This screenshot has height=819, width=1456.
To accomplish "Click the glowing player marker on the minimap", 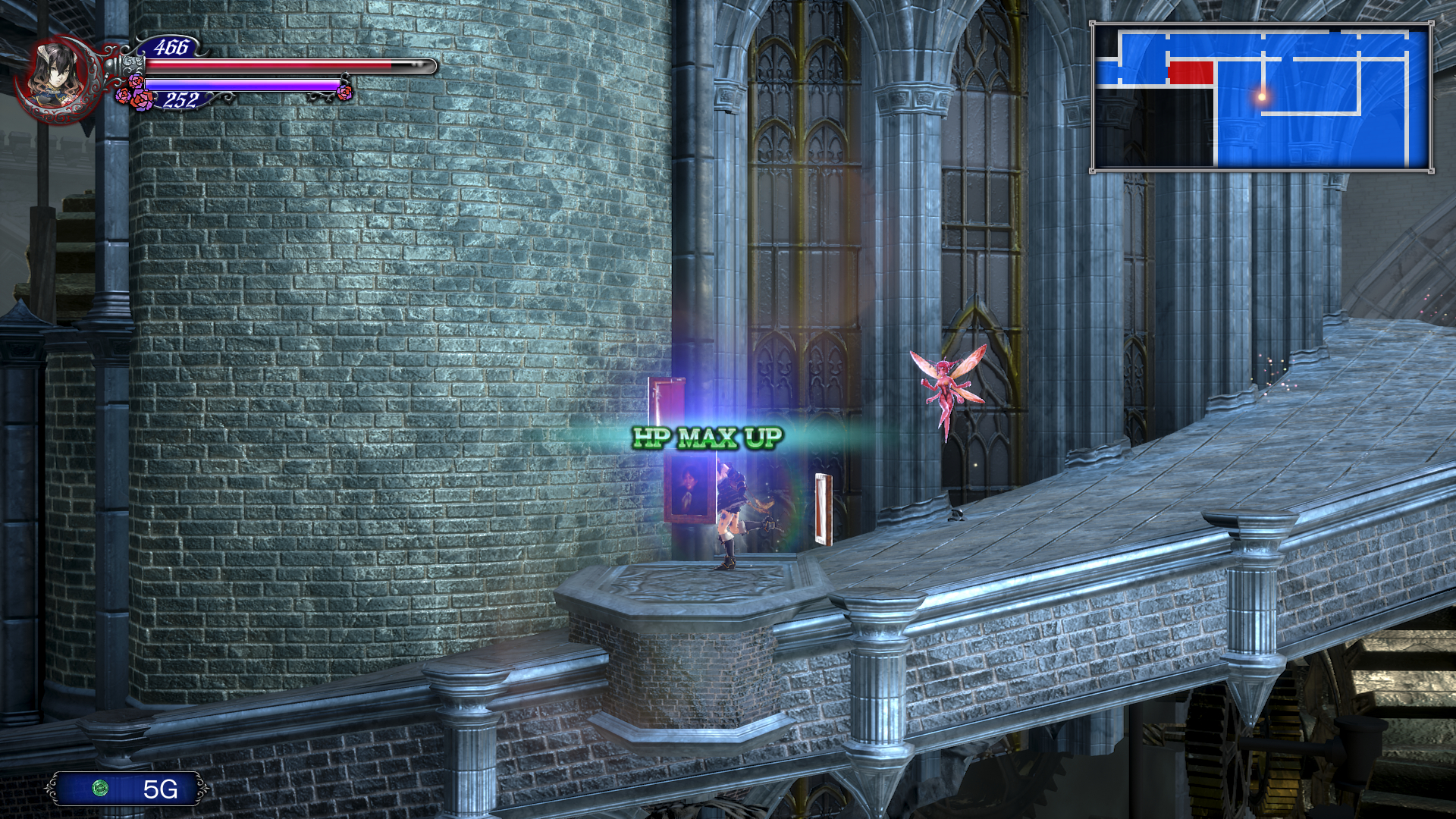I will coord(1262,96).
